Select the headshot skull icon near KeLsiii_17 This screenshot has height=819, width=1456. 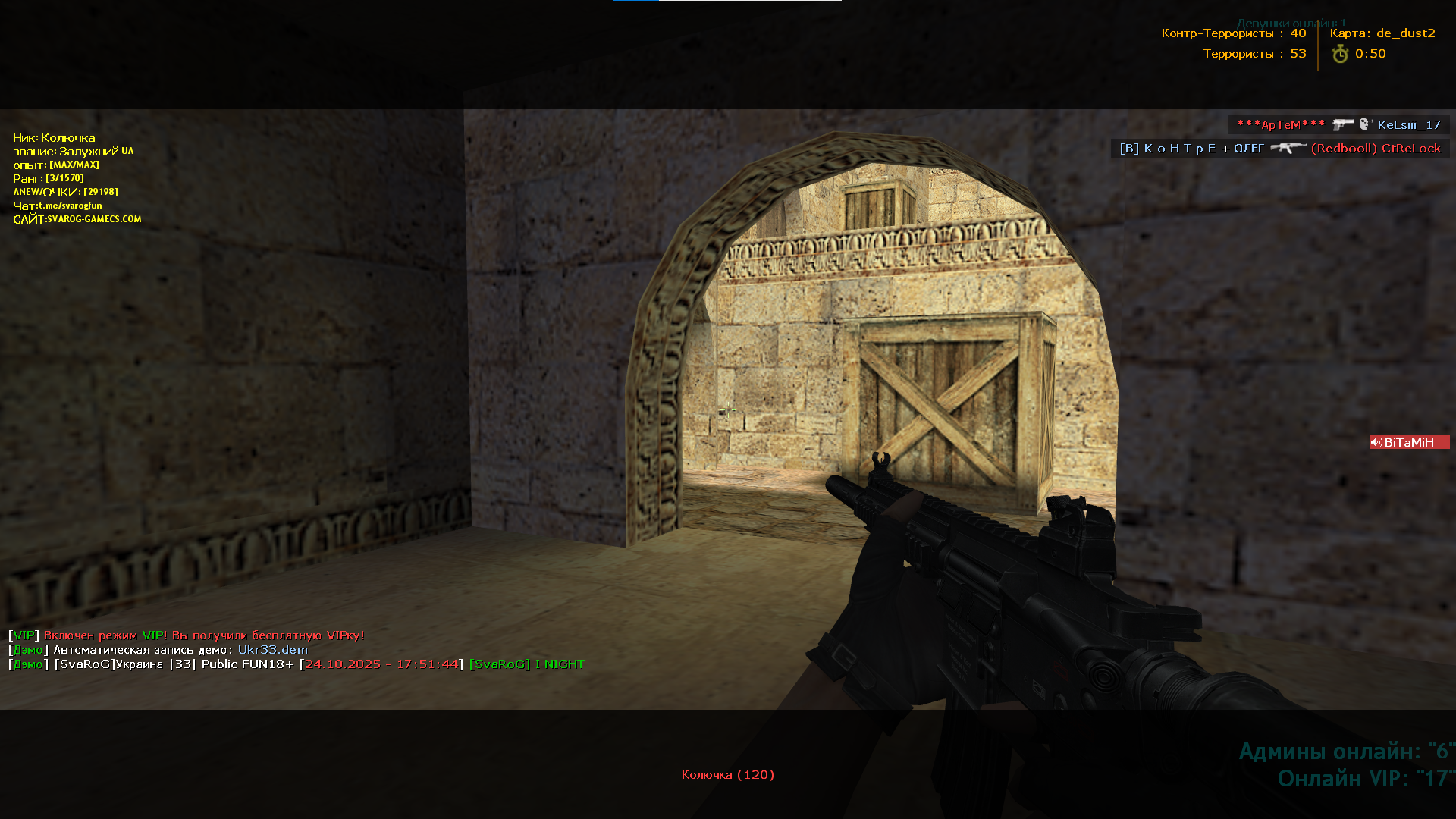1366,124
